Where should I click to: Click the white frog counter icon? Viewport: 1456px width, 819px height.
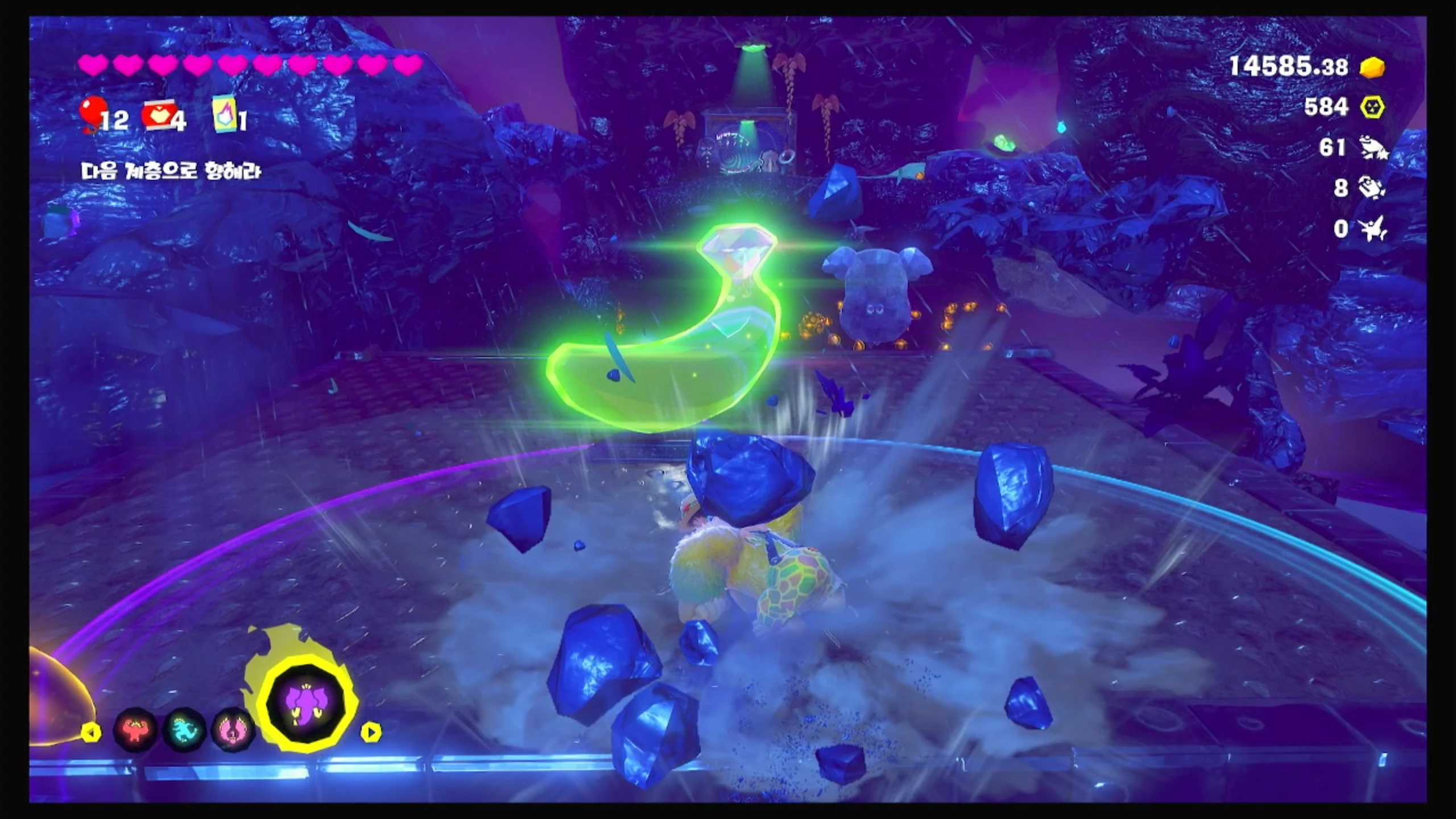(x=1373, y=148)
